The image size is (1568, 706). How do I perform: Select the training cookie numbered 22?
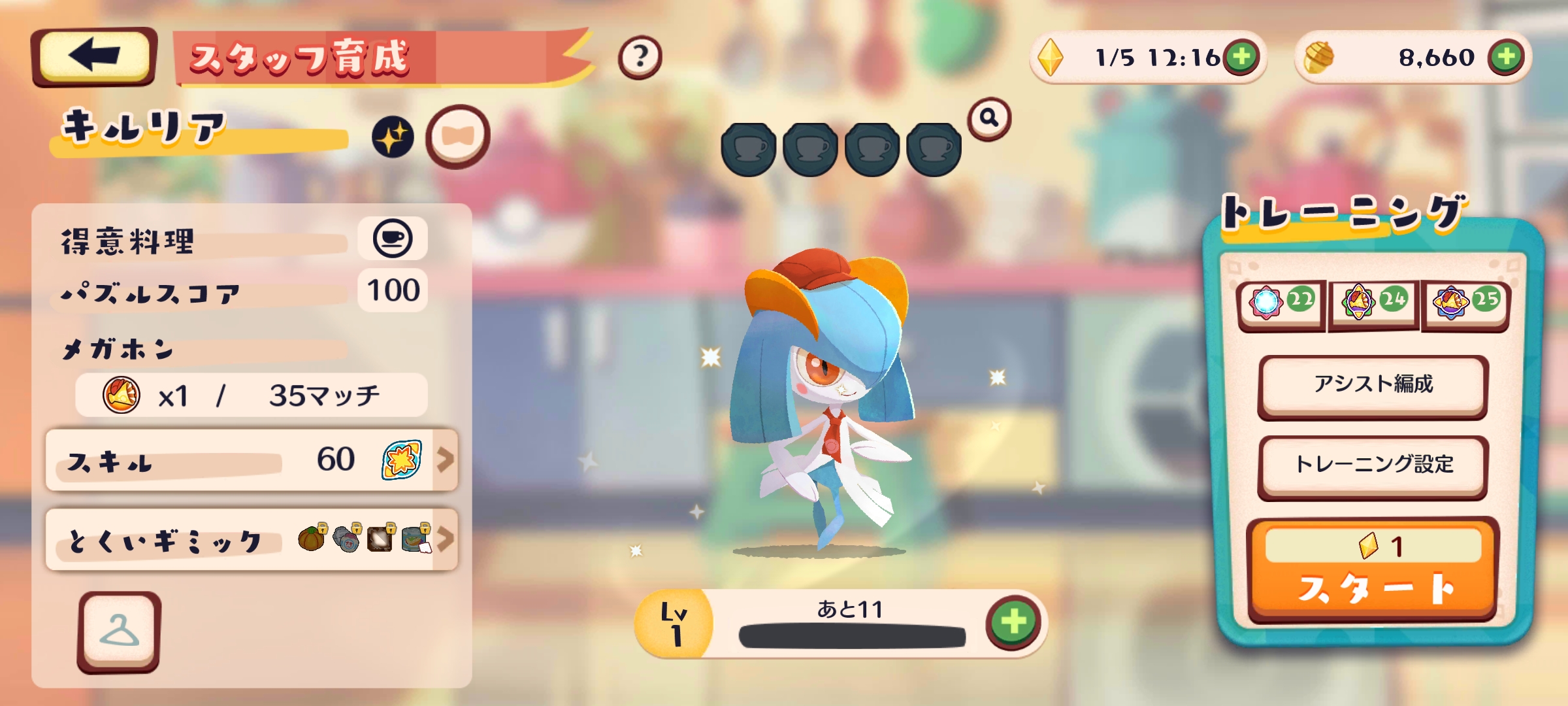(1281, 302)
